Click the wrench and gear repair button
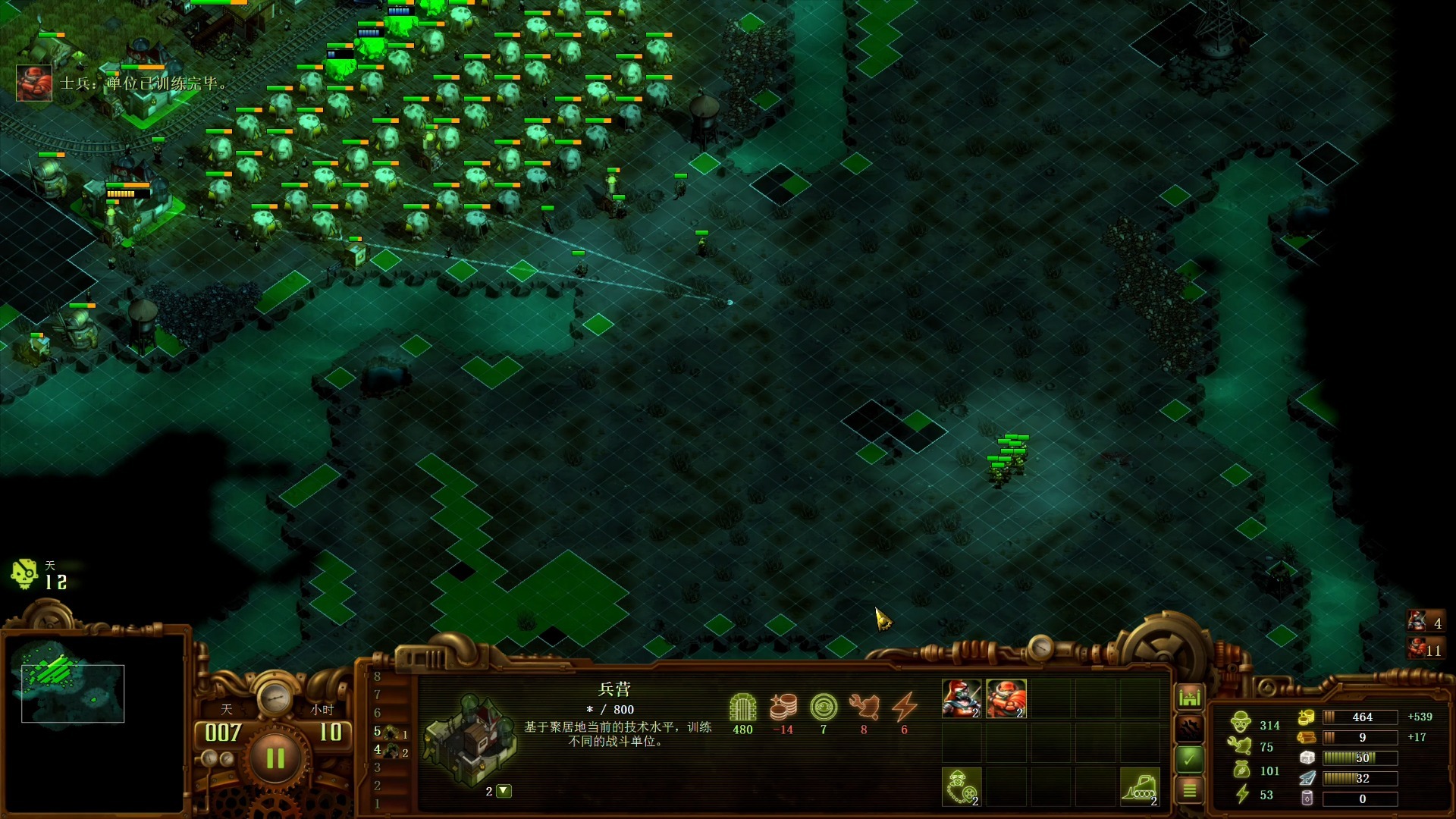The image size is (1456, 819). 1189,728
